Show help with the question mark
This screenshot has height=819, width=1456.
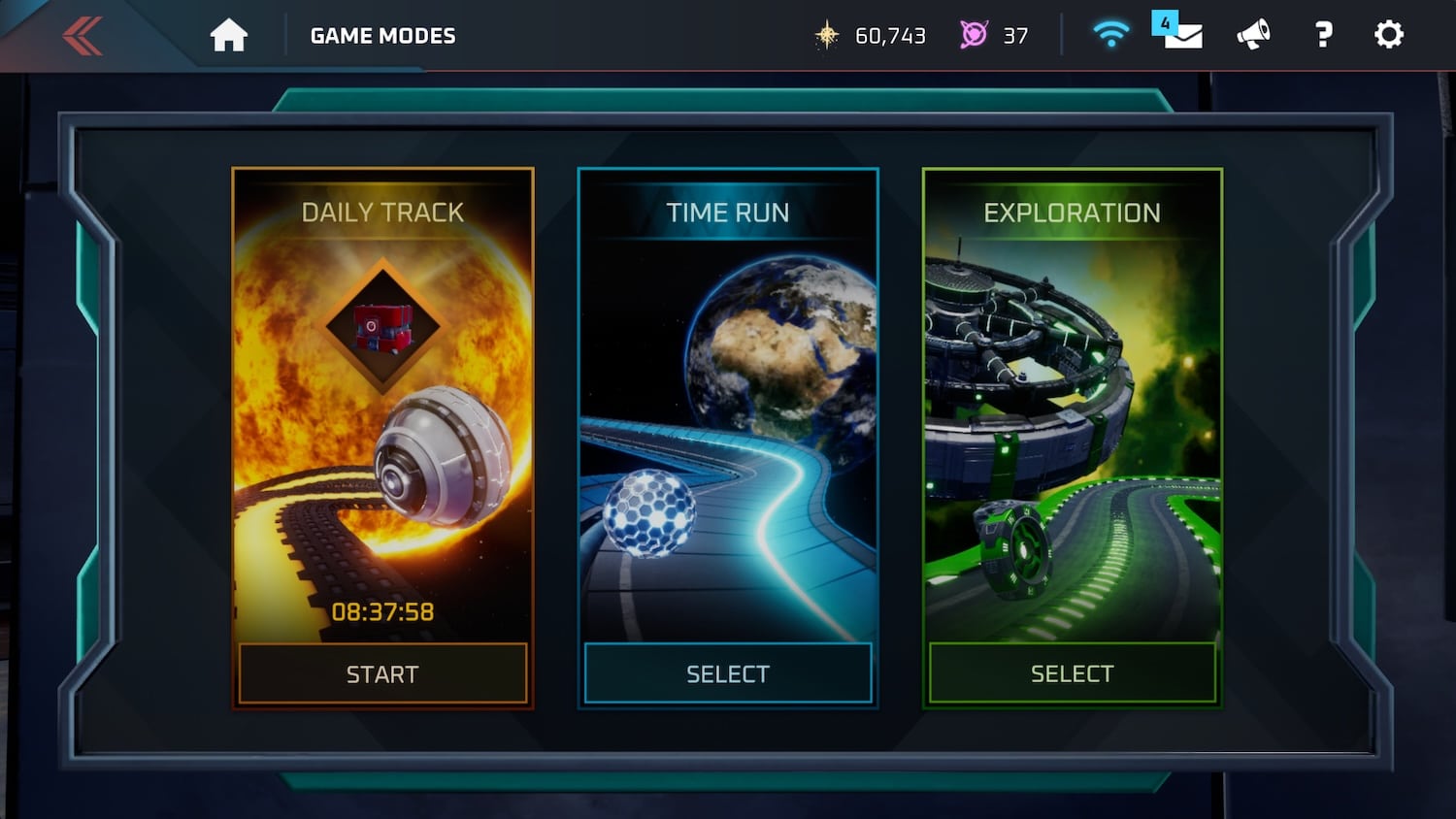click(1323, 36)
